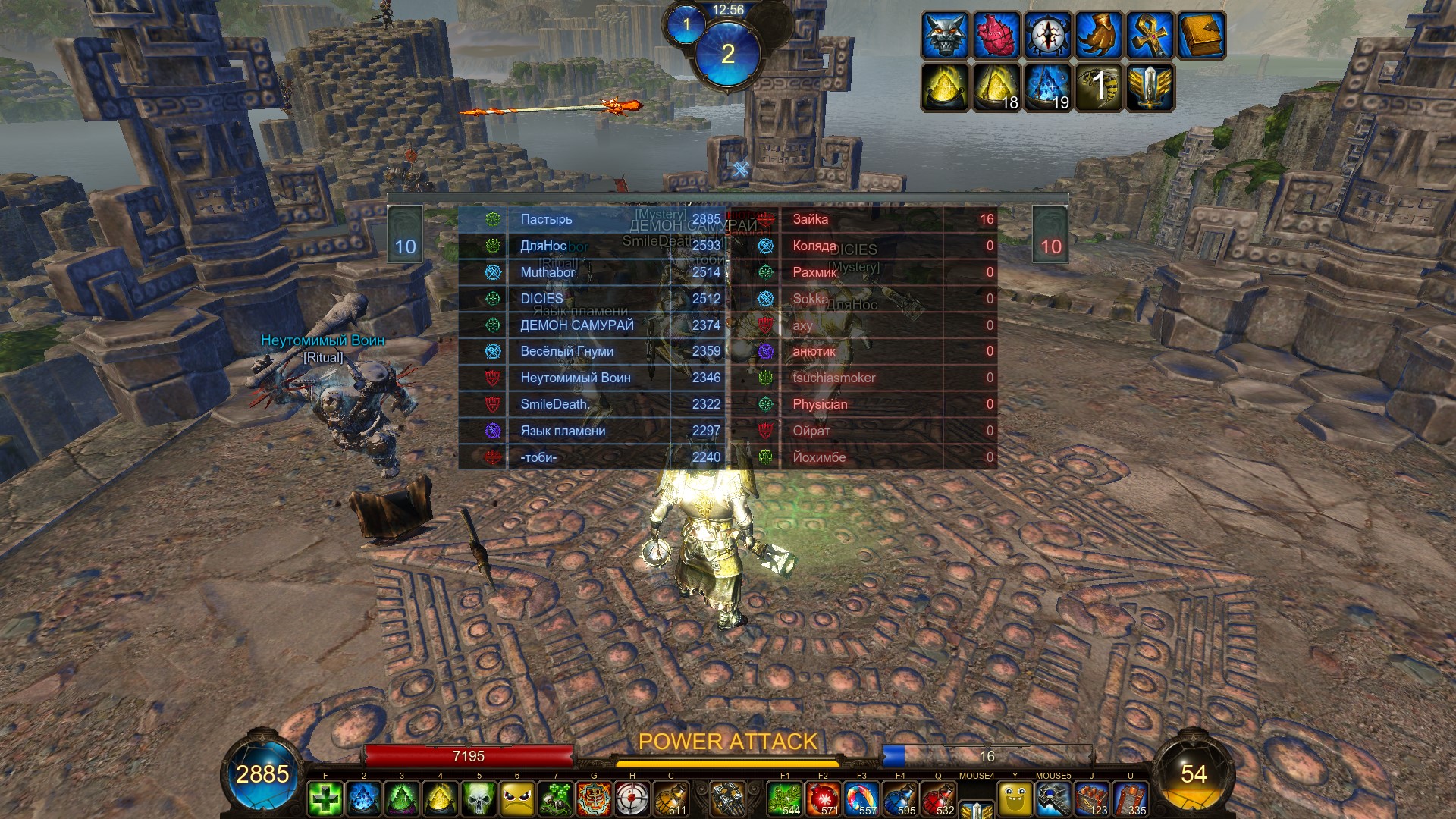The width and height of the screenshot is (1456, 819).
Task: Open the golden book buff icon
Action: 1202,35
